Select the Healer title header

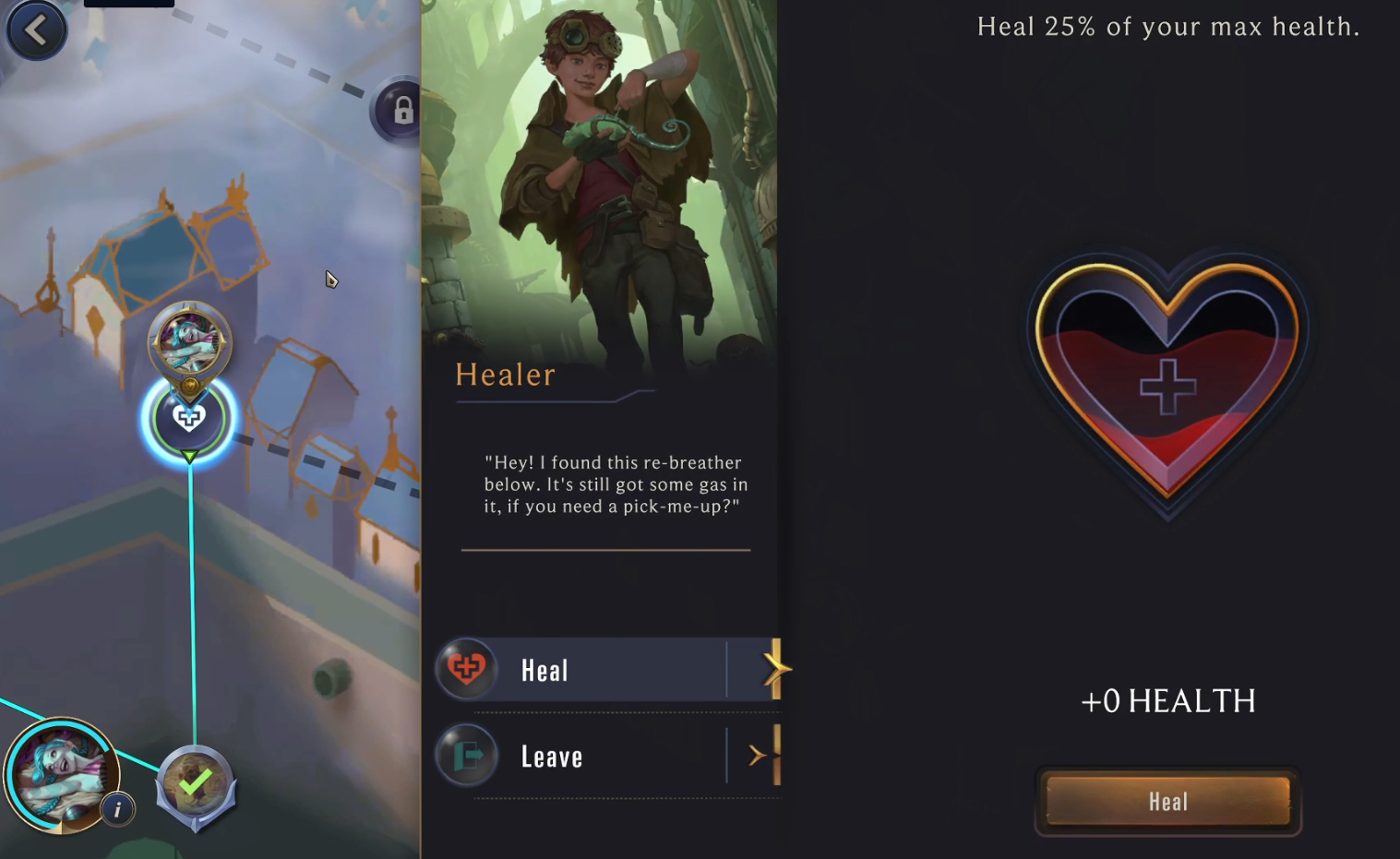pos(505,375)
